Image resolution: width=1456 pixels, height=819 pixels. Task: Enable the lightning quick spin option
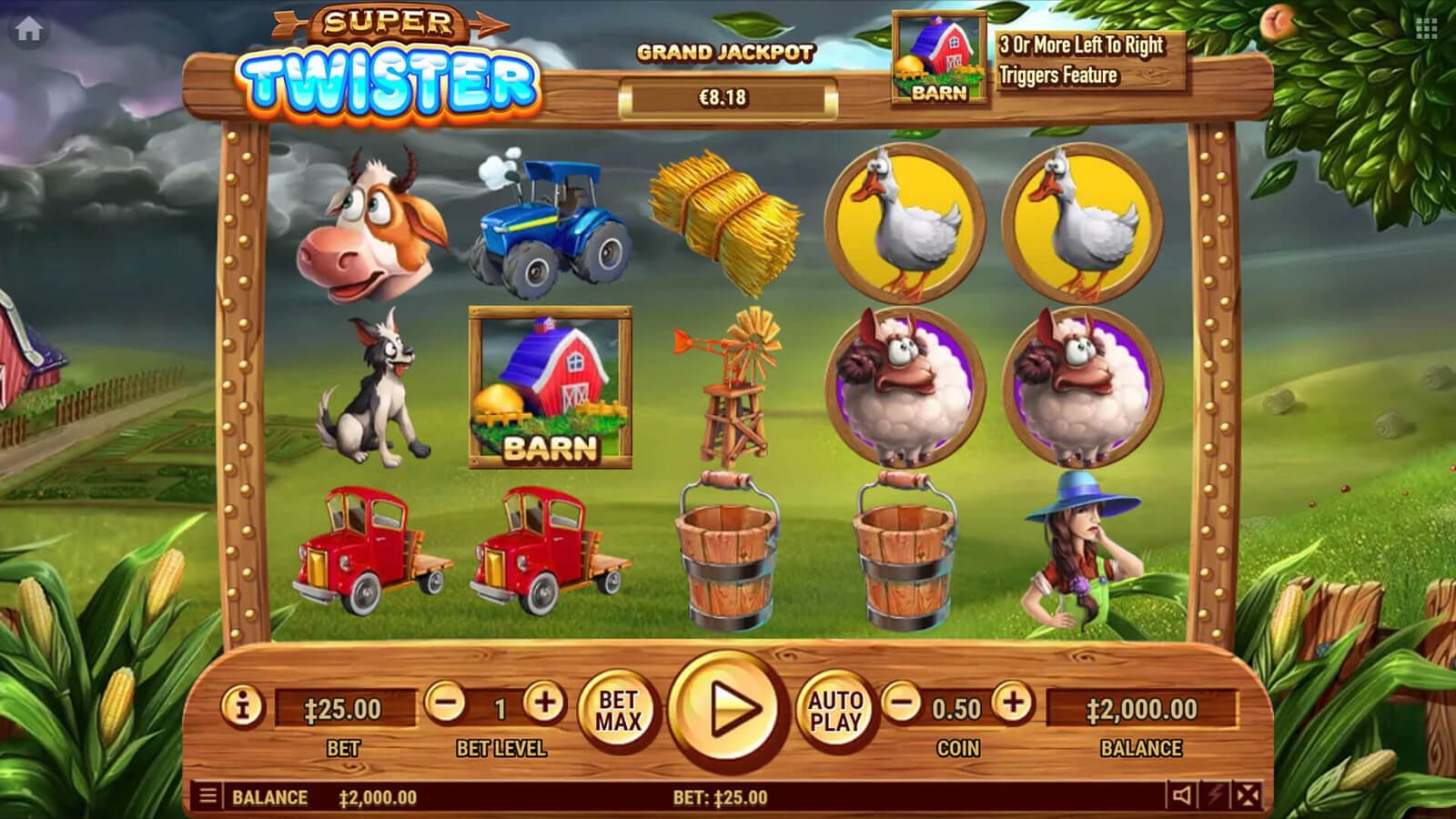1215,796
